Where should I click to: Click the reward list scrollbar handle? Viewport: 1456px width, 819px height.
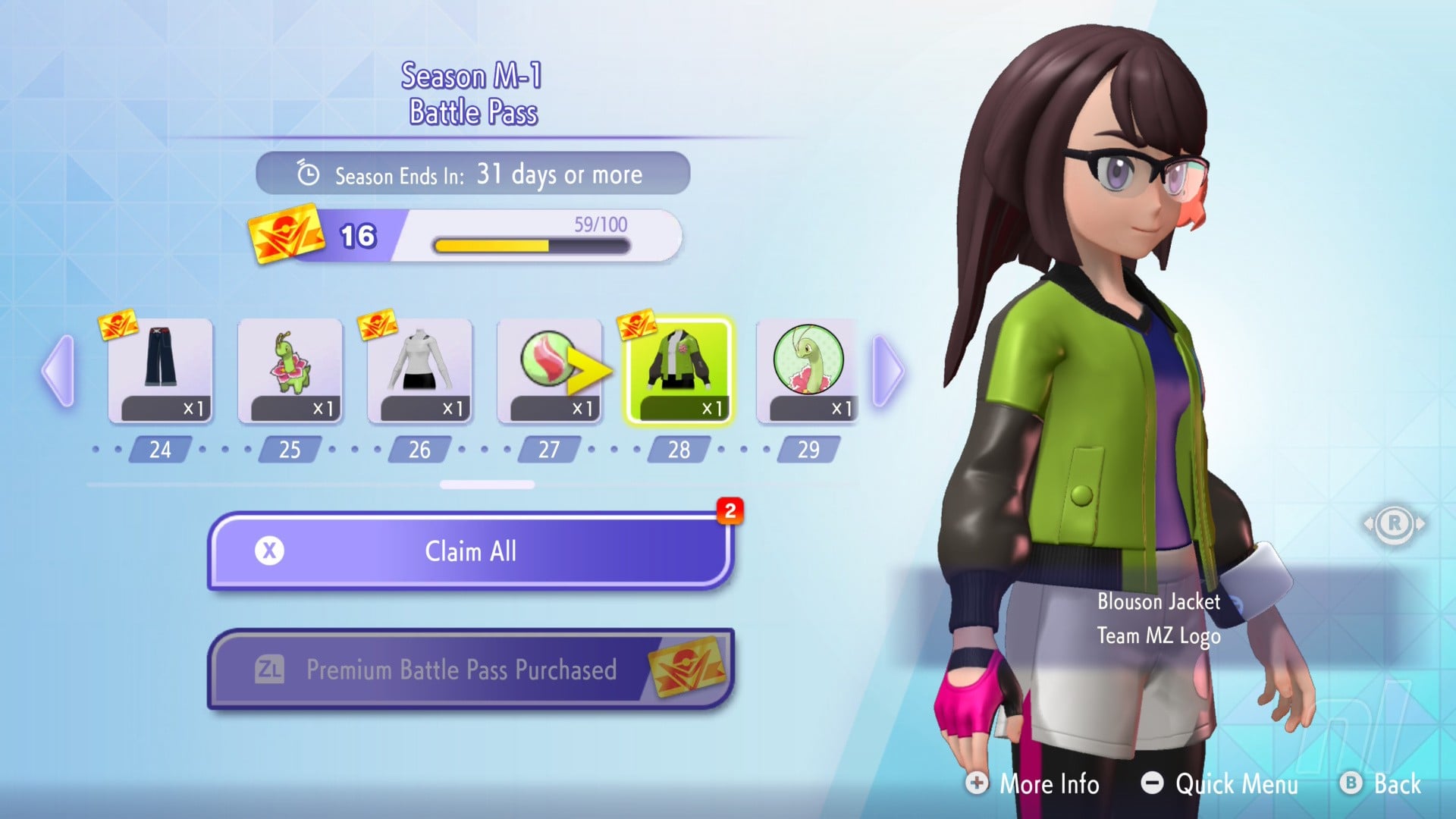tap(487, 485)
